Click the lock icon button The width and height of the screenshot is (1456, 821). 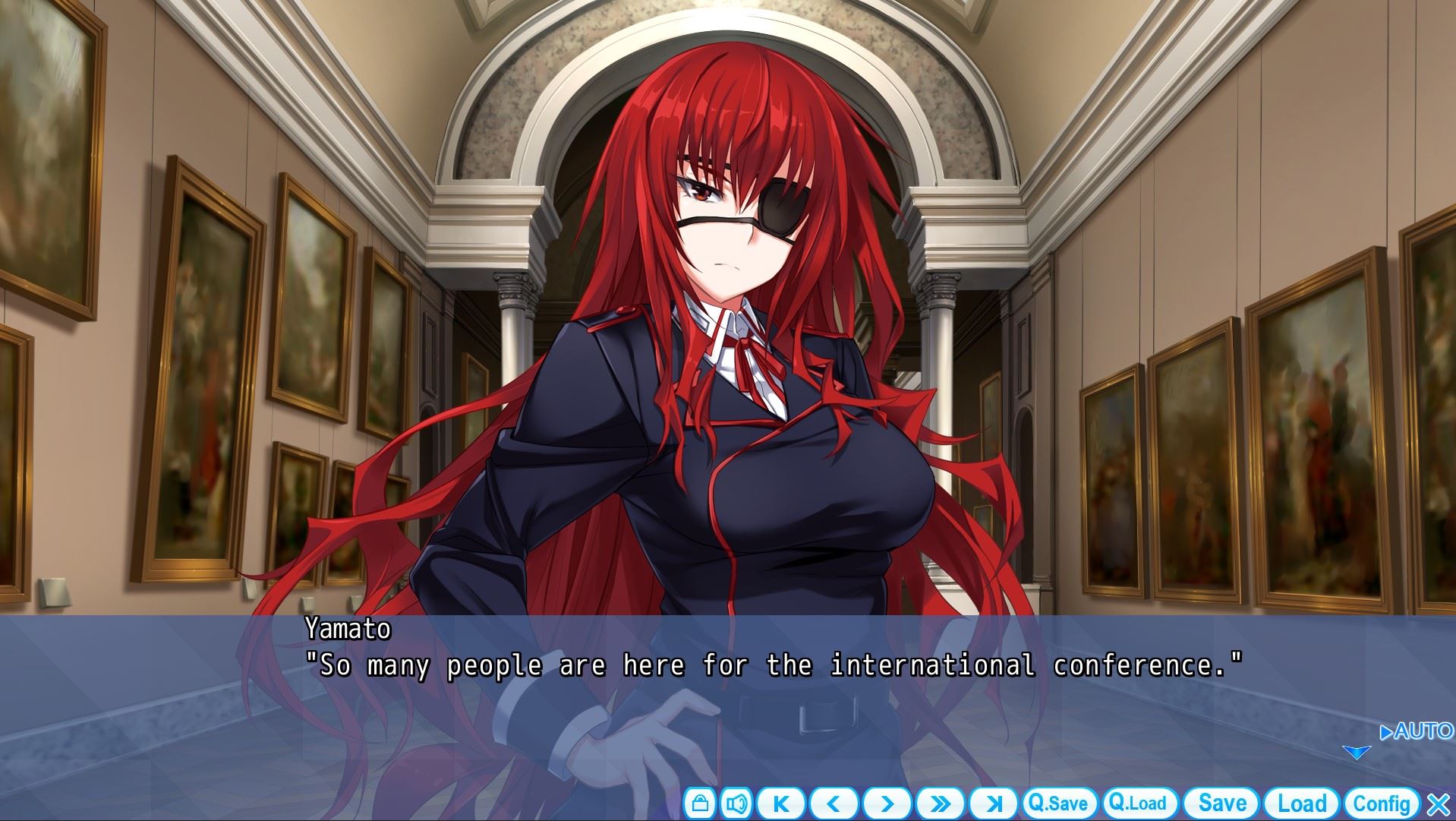click(699, 804)
